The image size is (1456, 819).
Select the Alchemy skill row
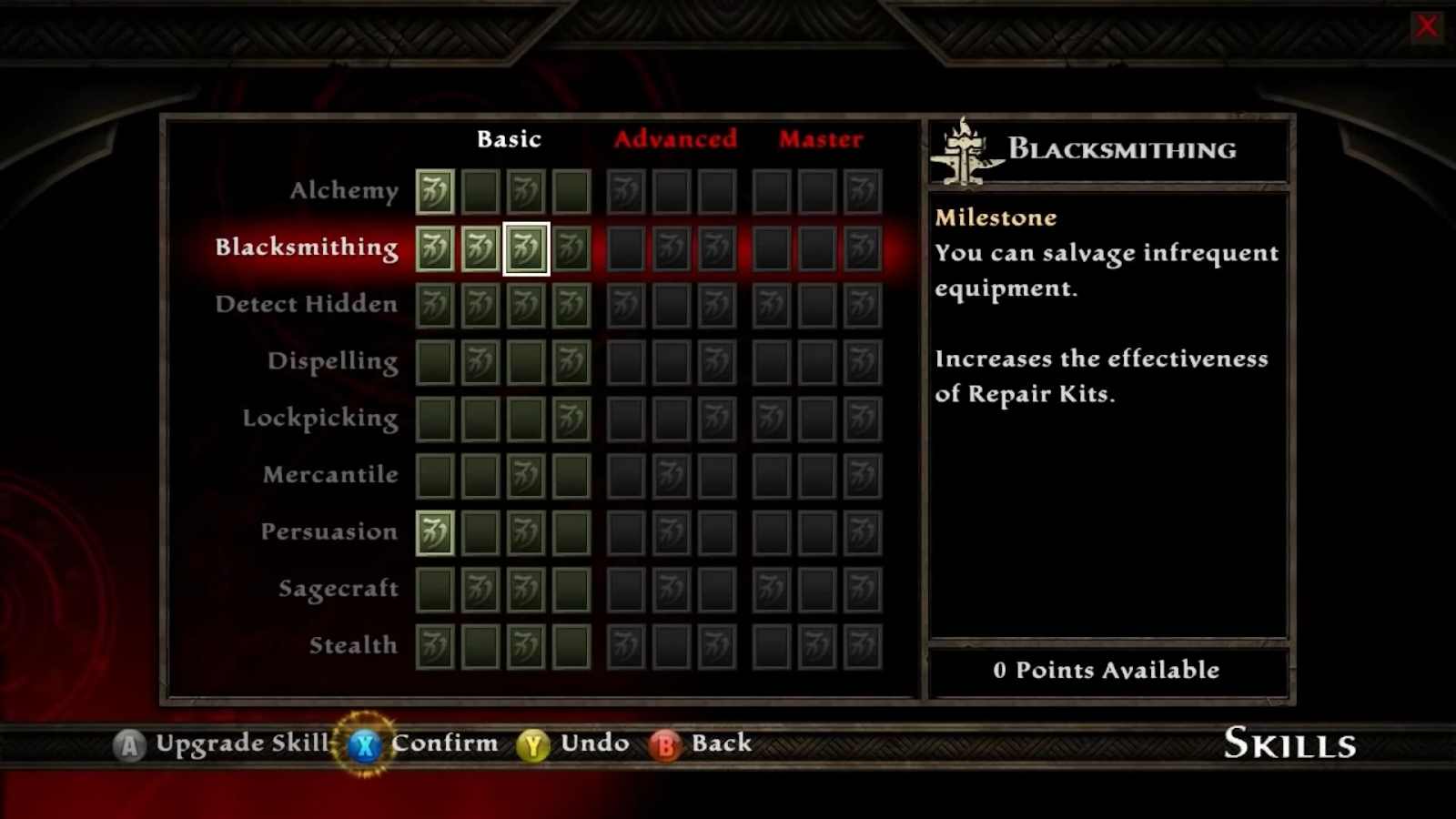344,191
